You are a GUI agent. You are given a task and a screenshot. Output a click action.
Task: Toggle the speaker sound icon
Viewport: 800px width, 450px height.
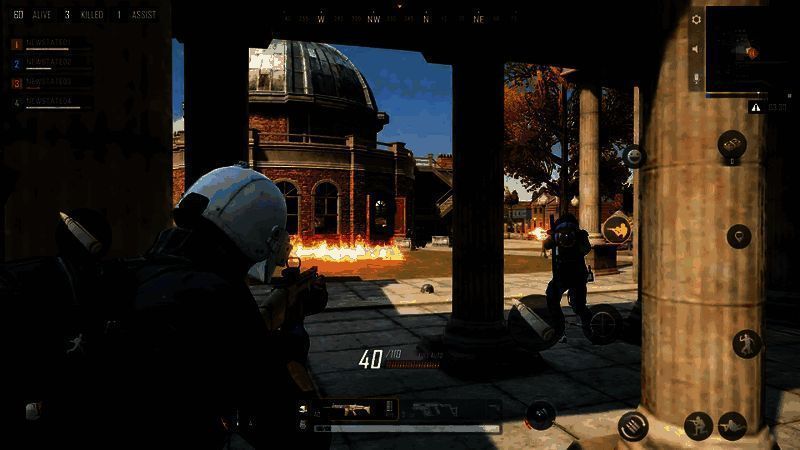[696, 48]
